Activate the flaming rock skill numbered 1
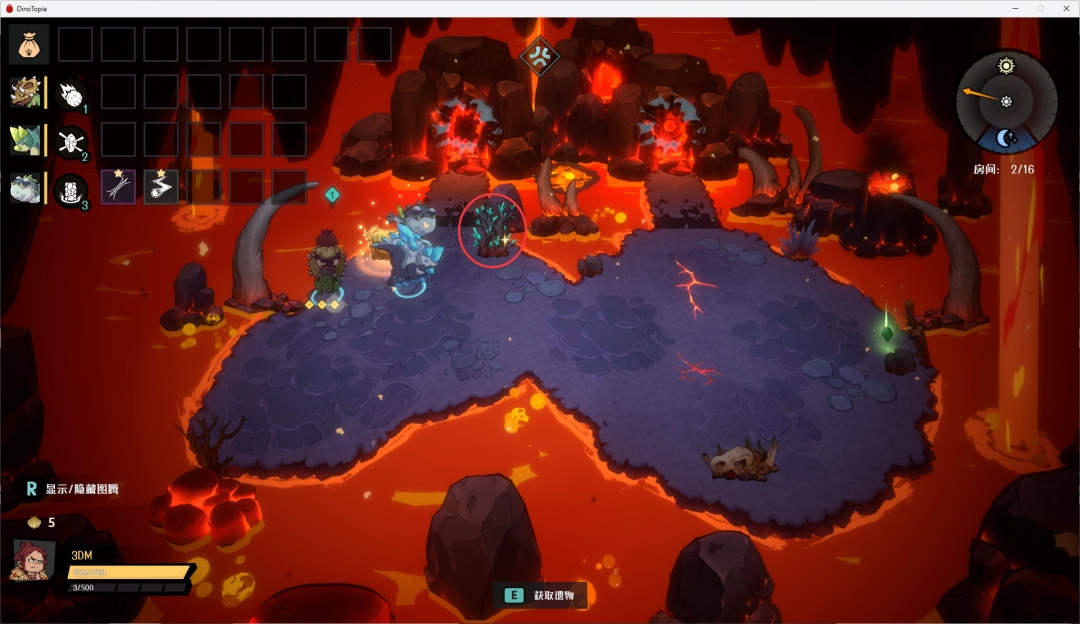This screenshot has height=624, width=1080. coord(71,94)
